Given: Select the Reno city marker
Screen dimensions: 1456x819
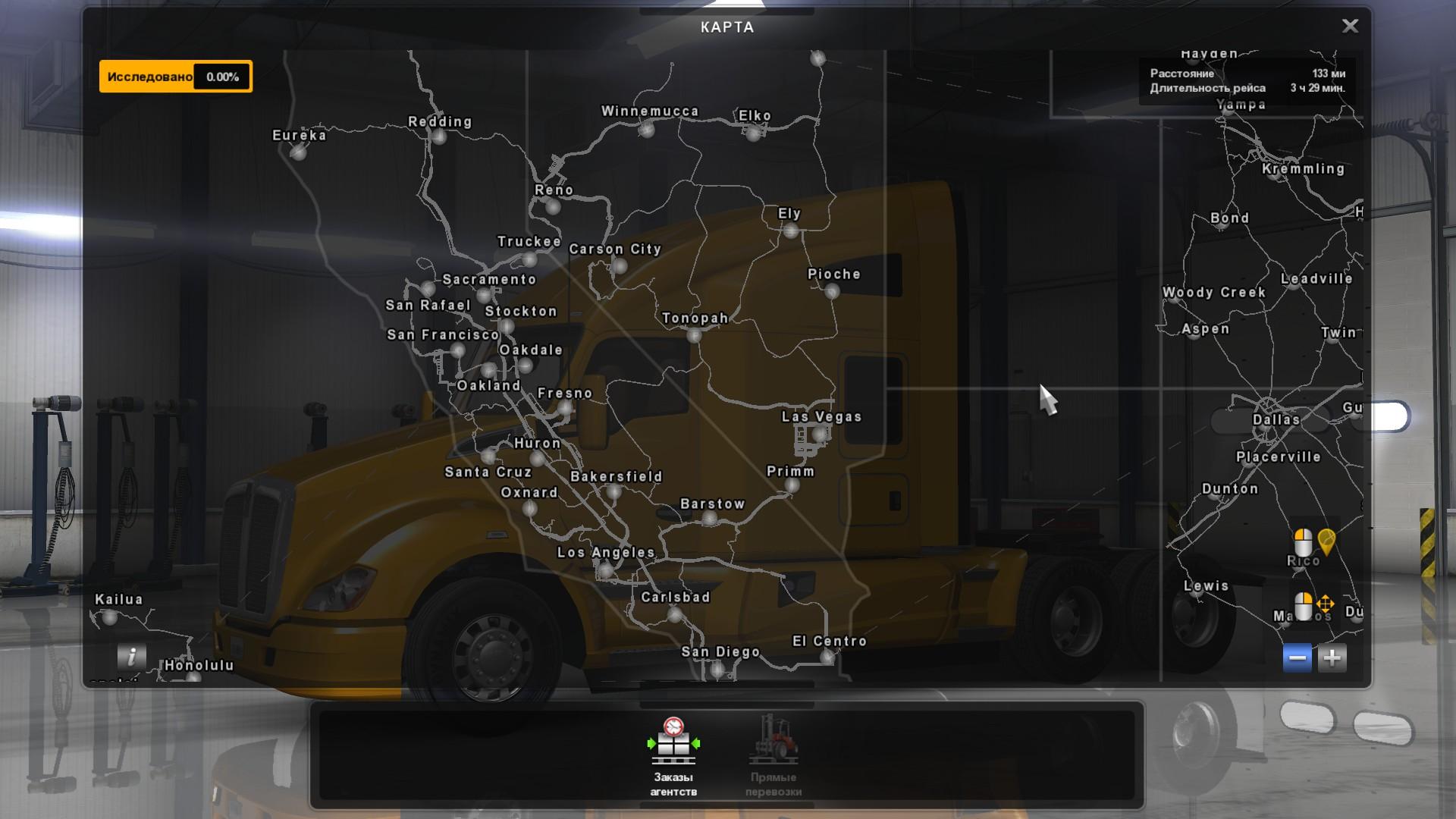Looking at the screenshot, I should pyautogui.click(x=553, y=206).
